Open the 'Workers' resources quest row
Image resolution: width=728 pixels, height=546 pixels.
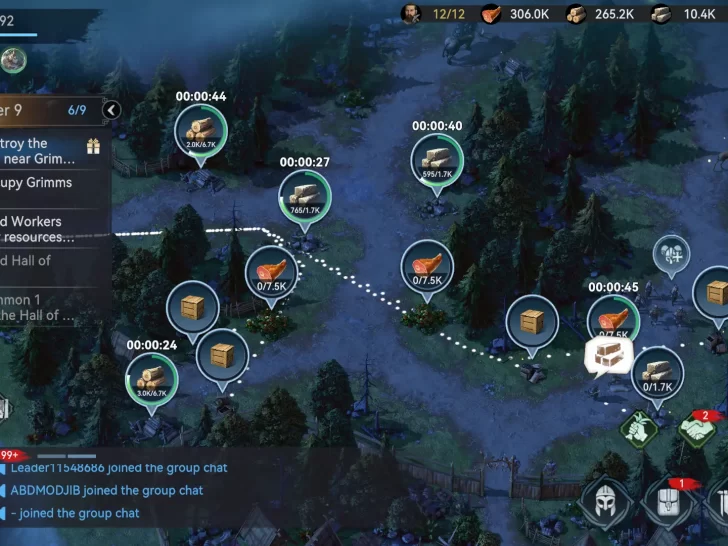(45, 229)
